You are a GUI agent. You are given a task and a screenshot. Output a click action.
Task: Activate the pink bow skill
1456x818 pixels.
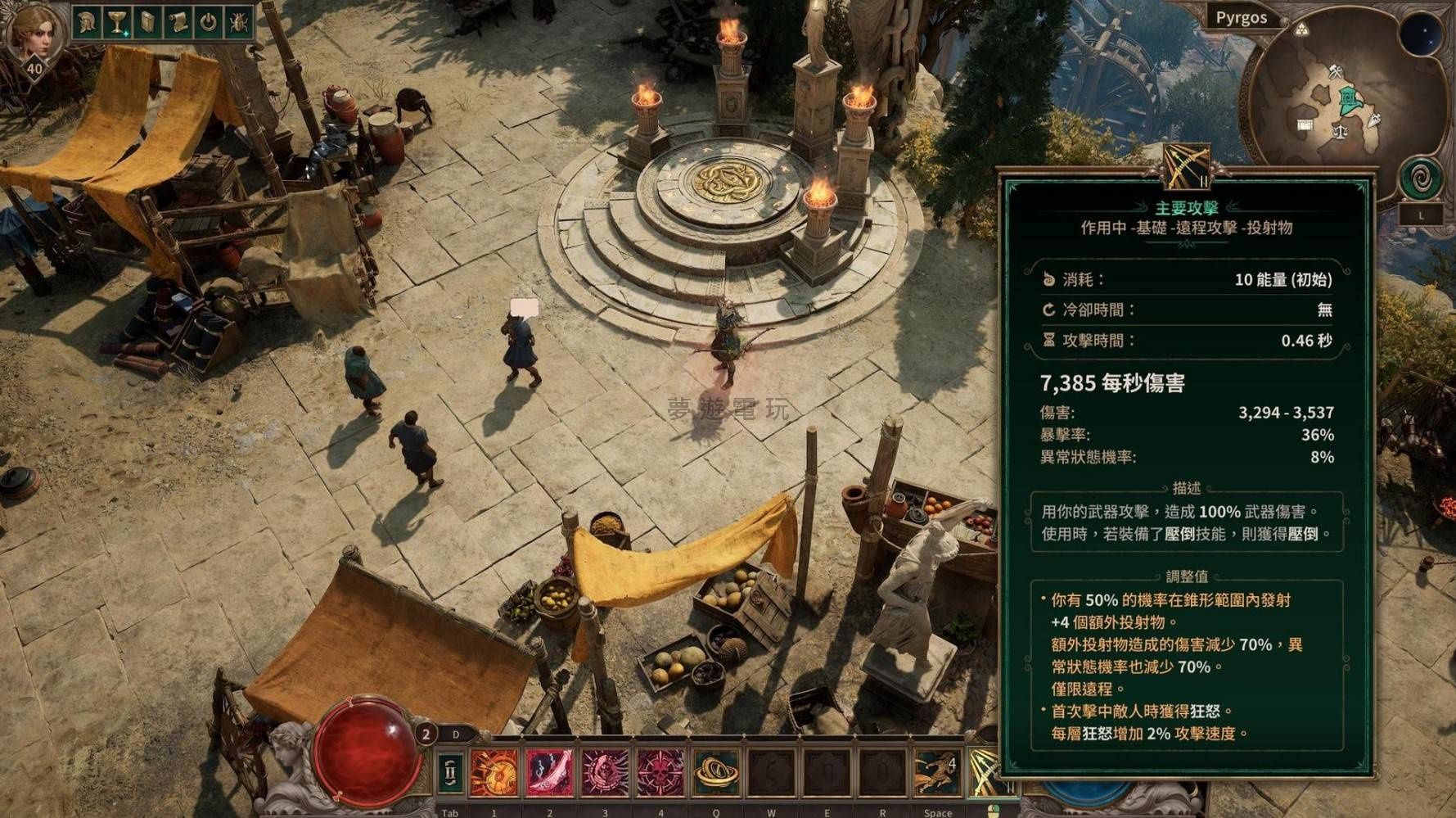coord(549,771)
